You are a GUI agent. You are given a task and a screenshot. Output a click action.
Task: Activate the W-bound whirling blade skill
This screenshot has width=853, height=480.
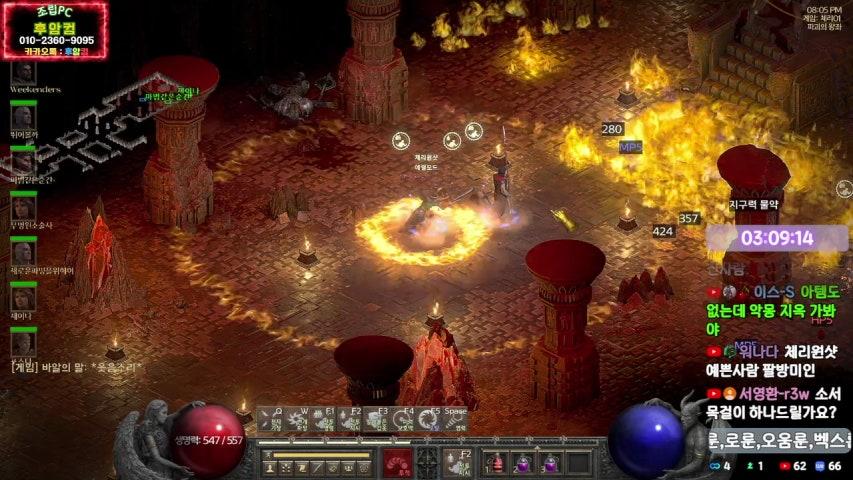pos(297,420)
